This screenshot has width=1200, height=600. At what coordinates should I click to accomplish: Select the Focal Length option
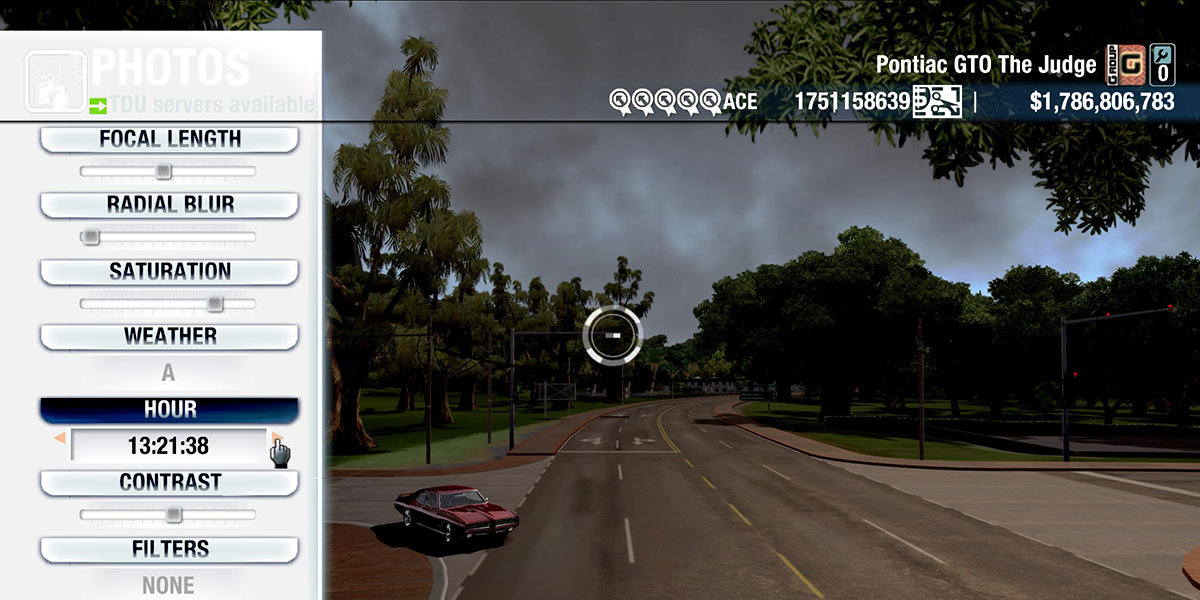tap(169, 140)
